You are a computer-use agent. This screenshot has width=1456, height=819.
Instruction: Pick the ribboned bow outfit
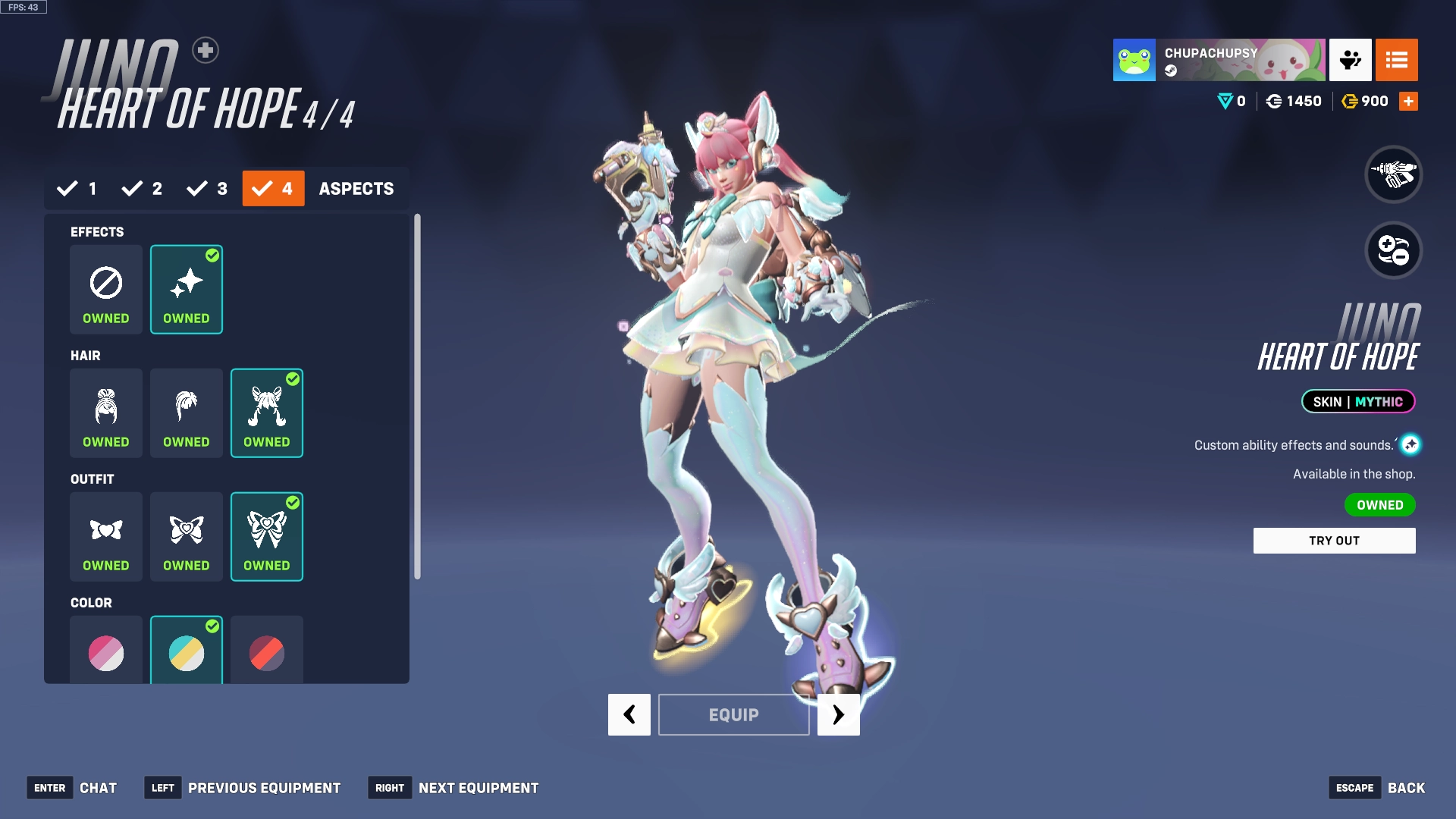coord(267,536)
